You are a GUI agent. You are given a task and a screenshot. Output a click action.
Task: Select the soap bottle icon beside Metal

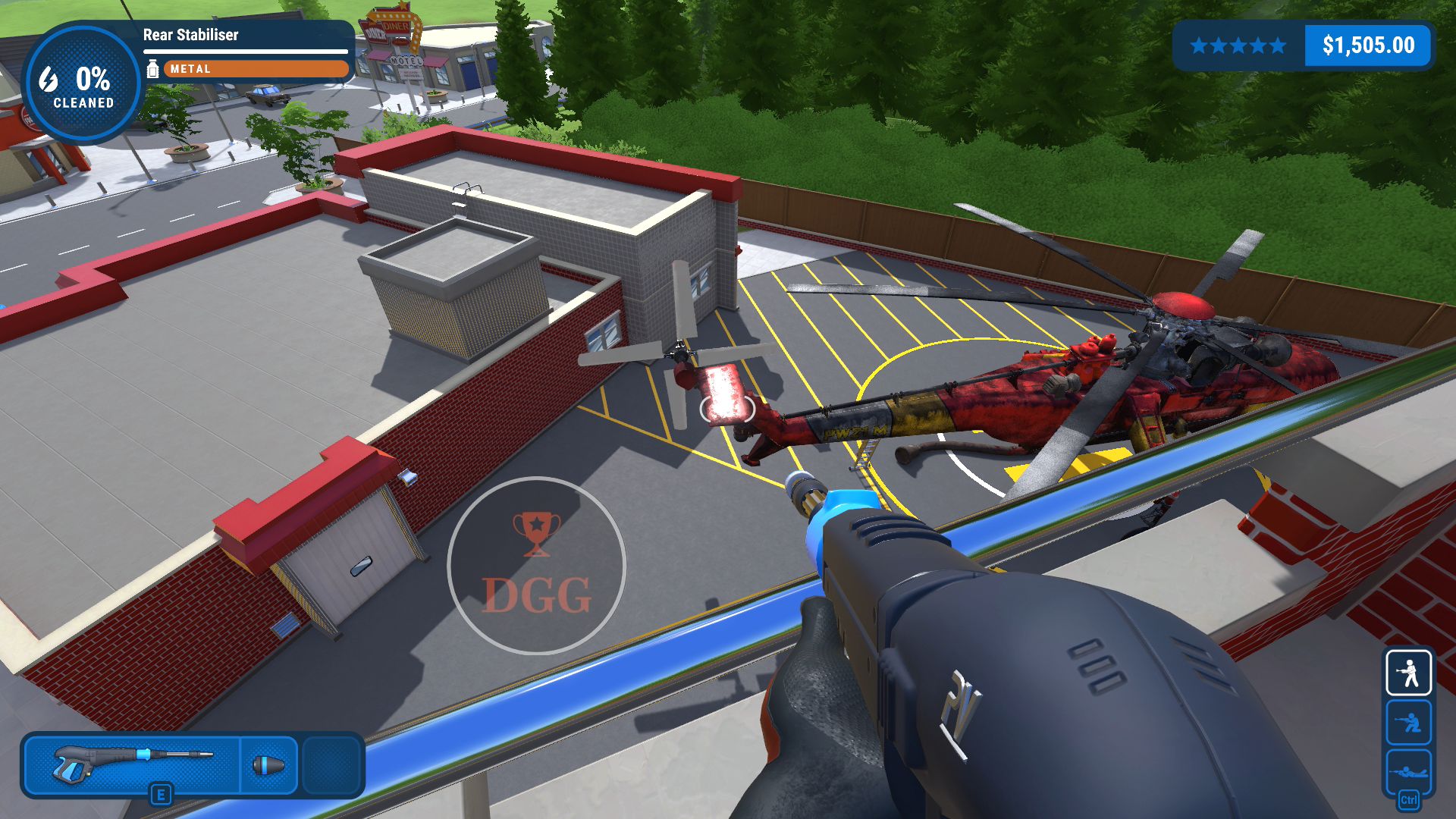click(x=152, y=69)
